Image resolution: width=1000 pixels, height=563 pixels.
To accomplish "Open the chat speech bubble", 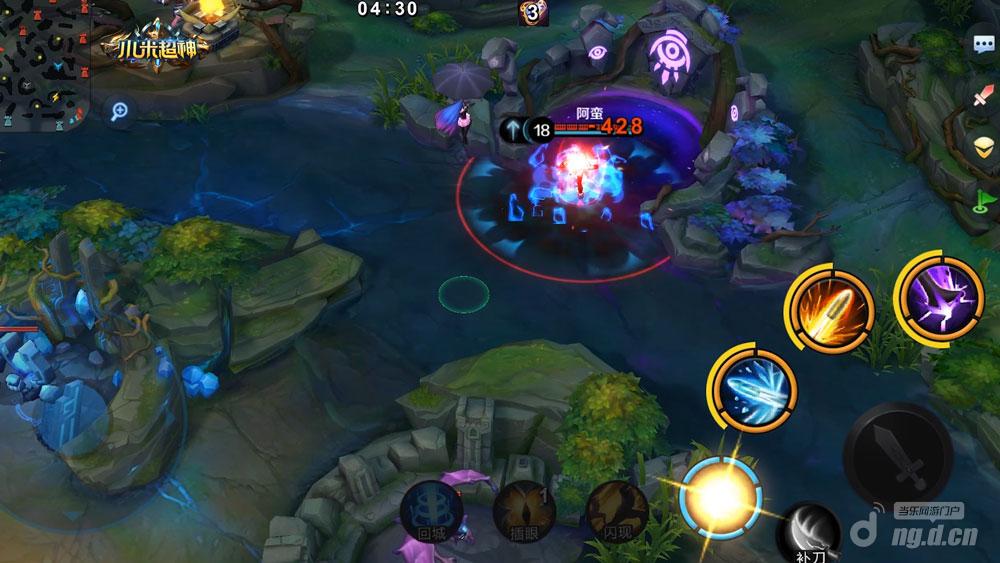I will [982, 46].
